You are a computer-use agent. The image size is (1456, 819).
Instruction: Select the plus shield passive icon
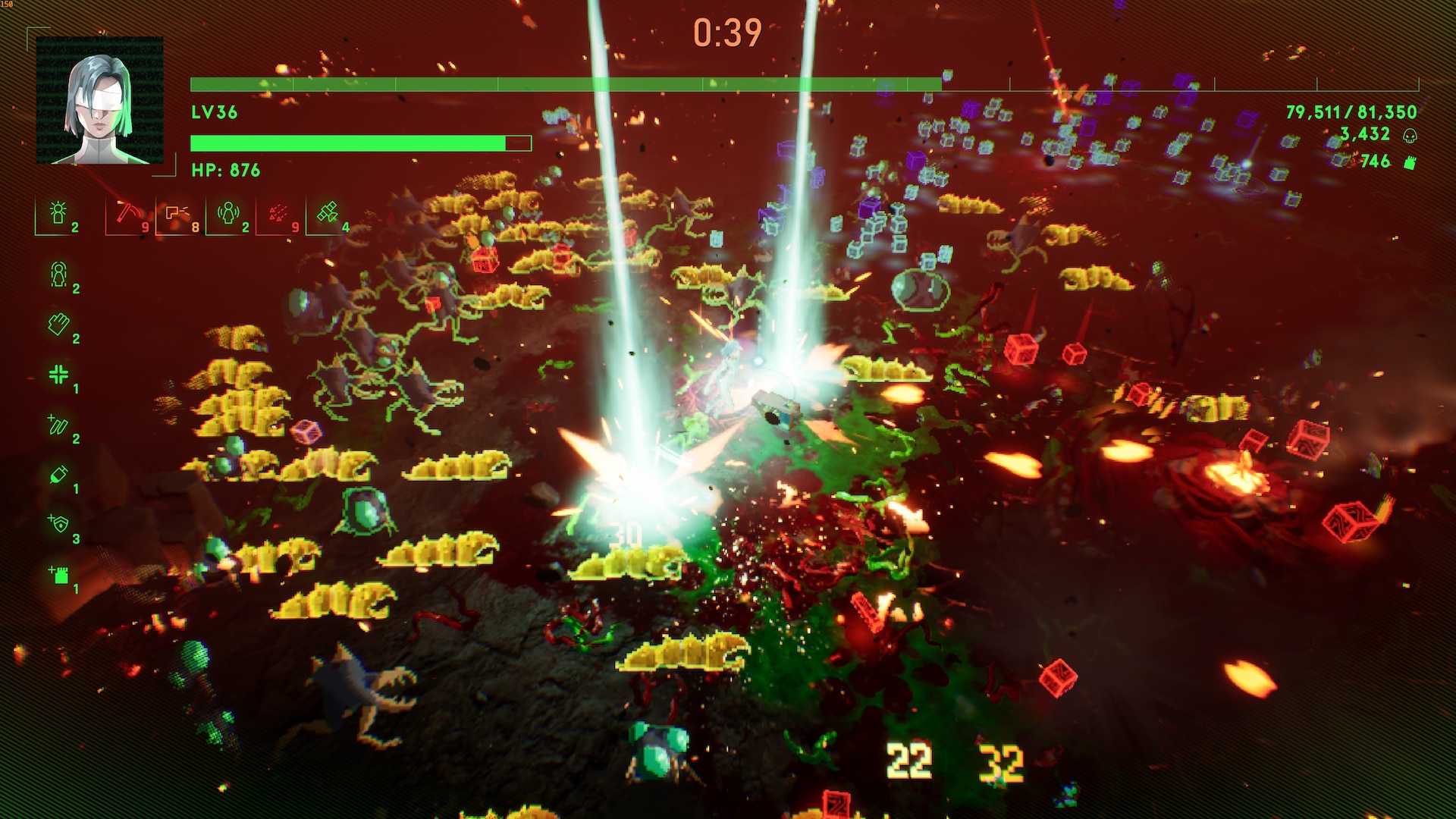coord(58,525)
